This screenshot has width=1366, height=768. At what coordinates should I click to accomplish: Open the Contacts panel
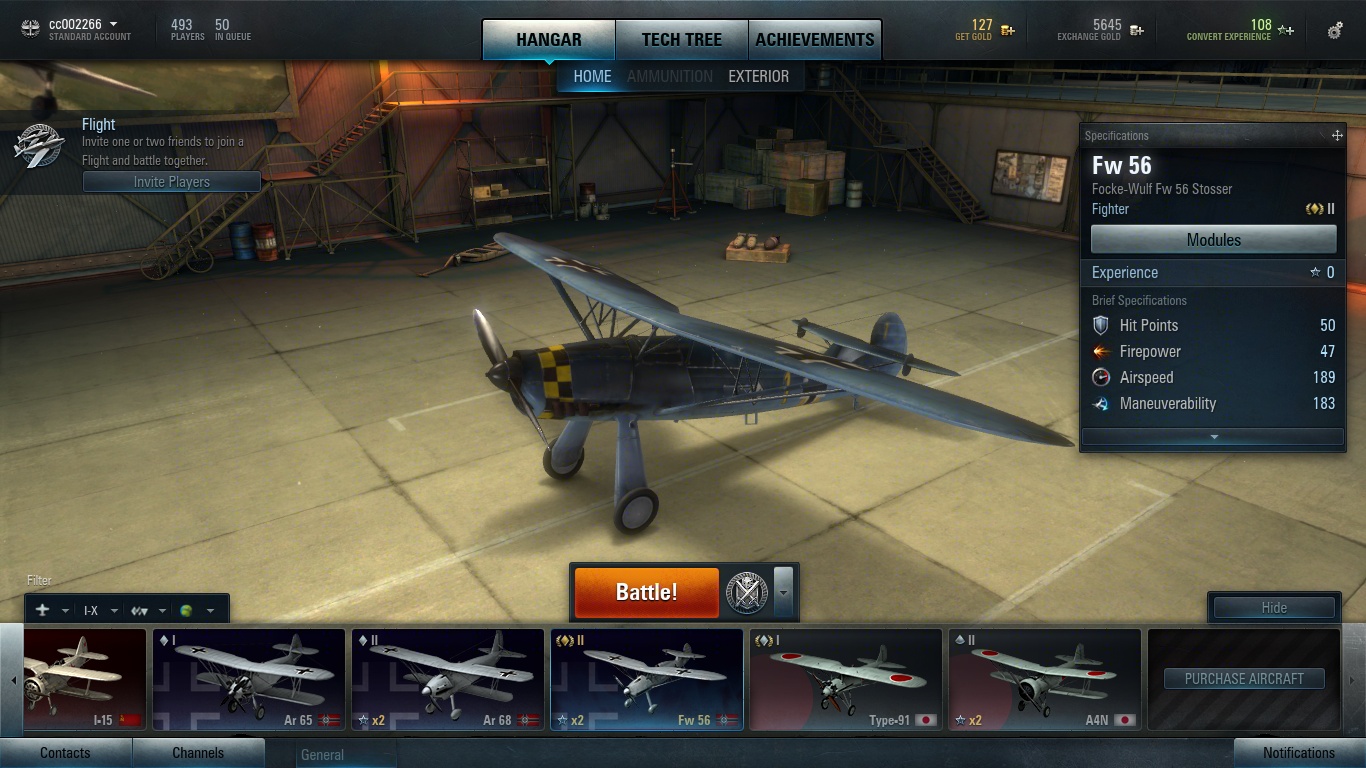click(65, 753)
